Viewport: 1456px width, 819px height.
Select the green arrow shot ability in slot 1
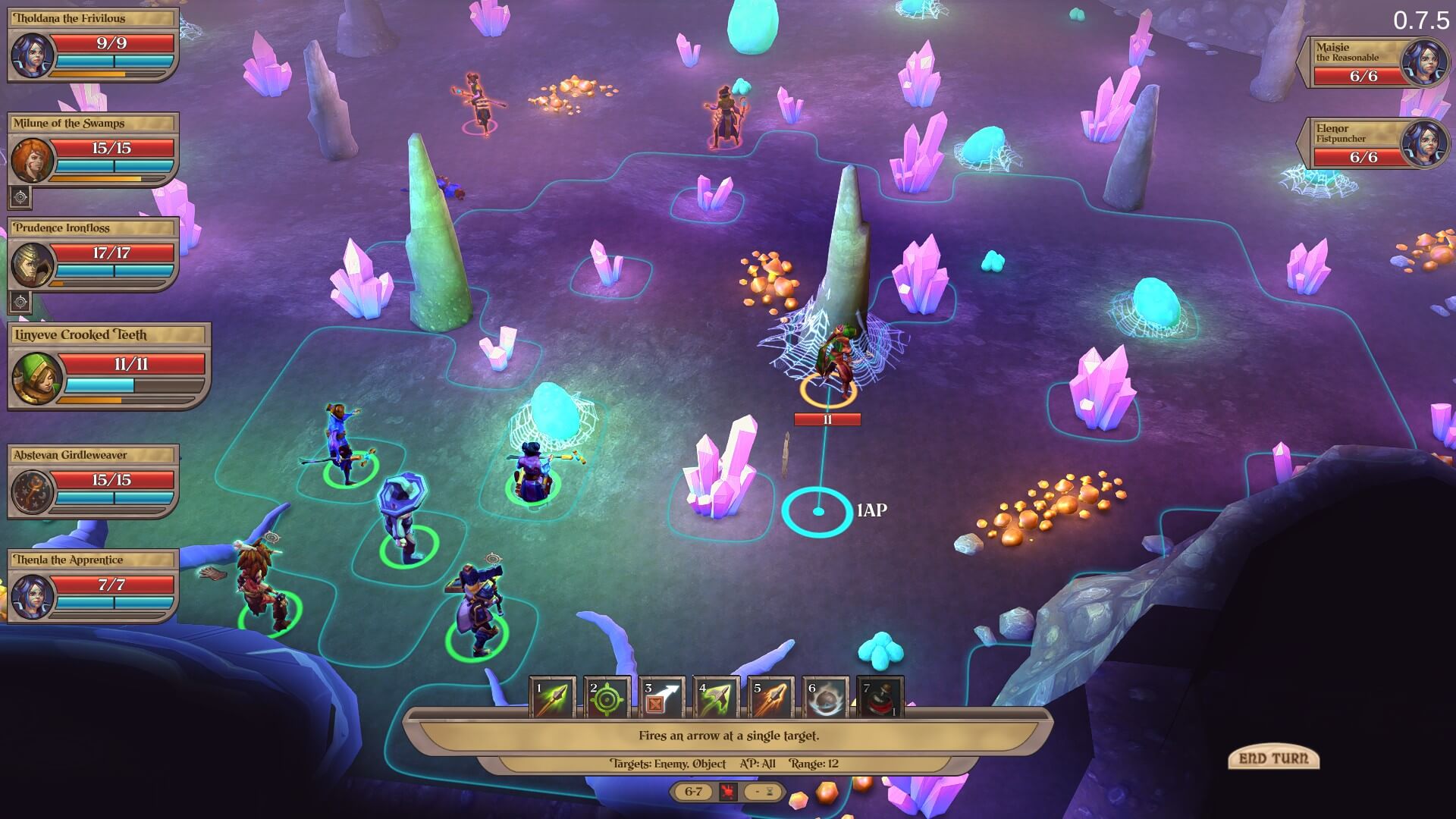[x=552, y=698]
